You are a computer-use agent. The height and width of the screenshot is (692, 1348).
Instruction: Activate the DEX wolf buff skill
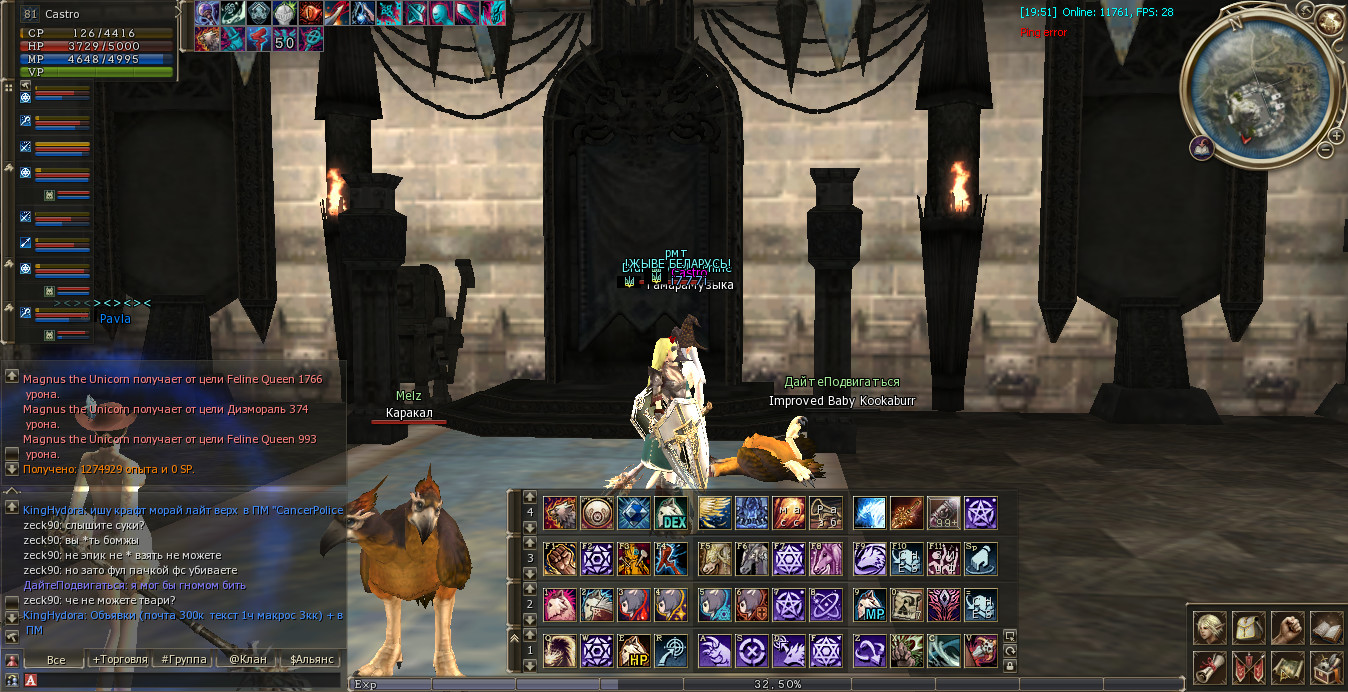coord(671,514)
